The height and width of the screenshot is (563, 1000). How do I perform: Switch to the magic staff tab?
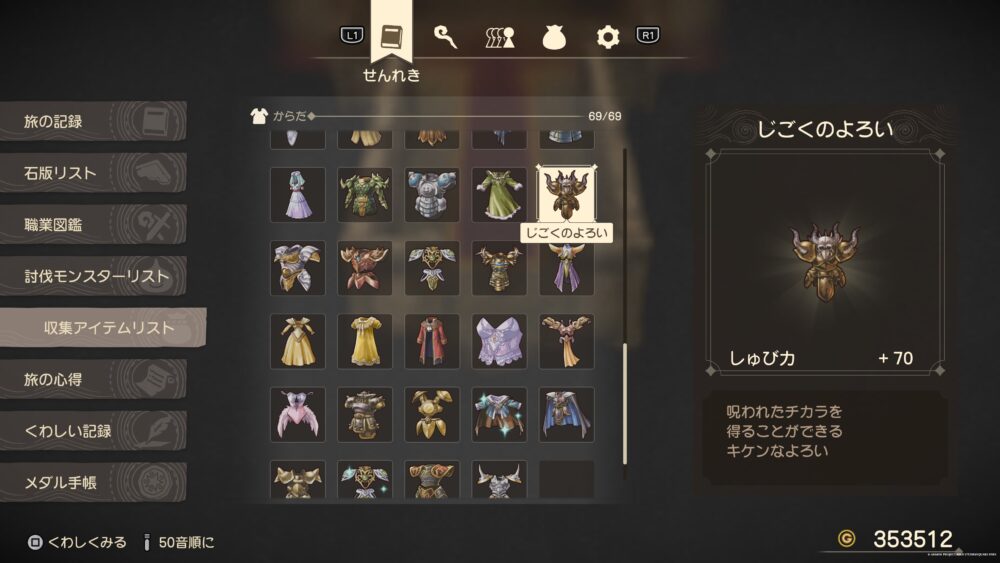[x=445, y=37]
